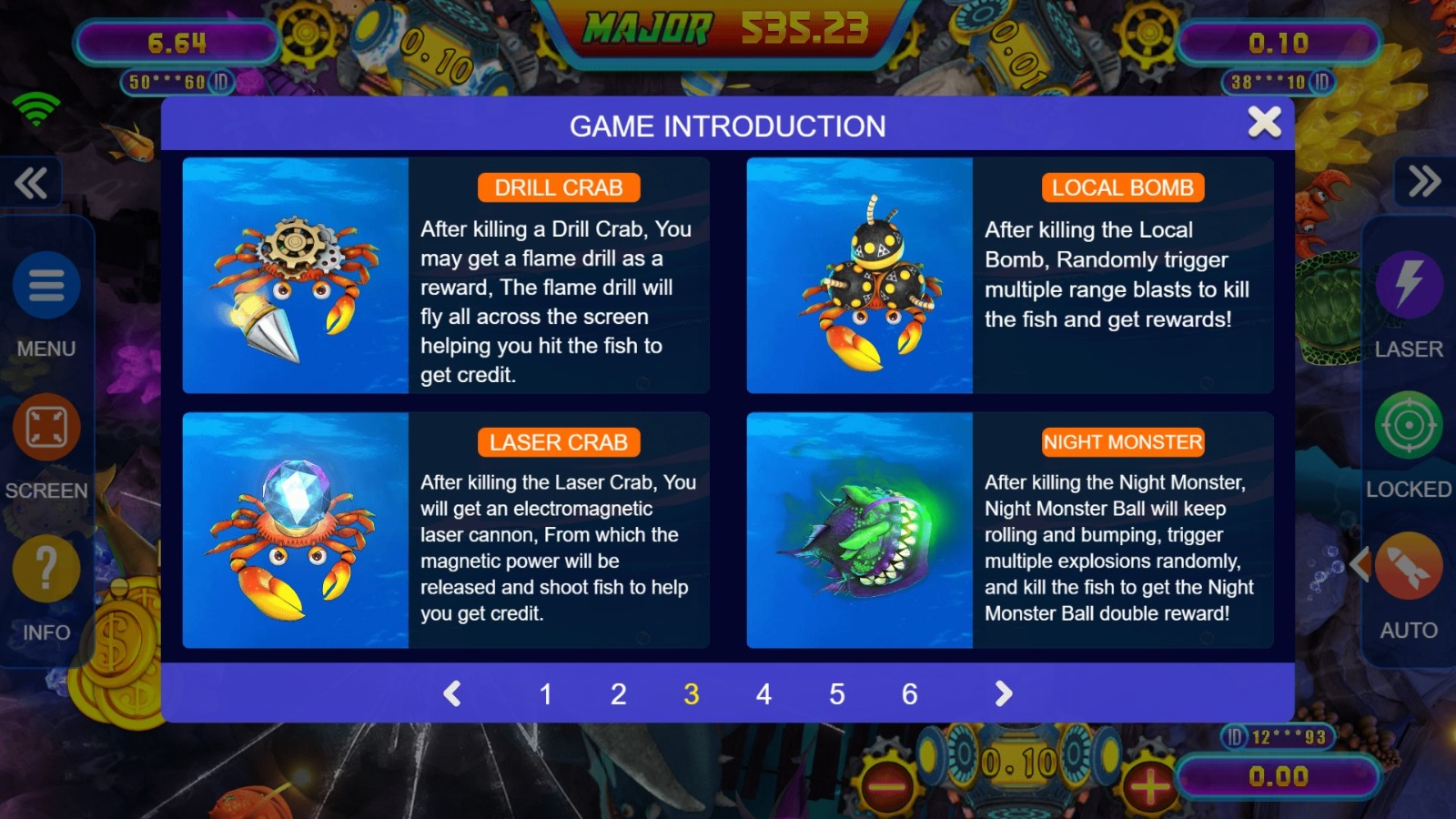Viewport: 1456px width, 819px height.
Task: Enable the Locked target mode
Action: click(1409, 426)
